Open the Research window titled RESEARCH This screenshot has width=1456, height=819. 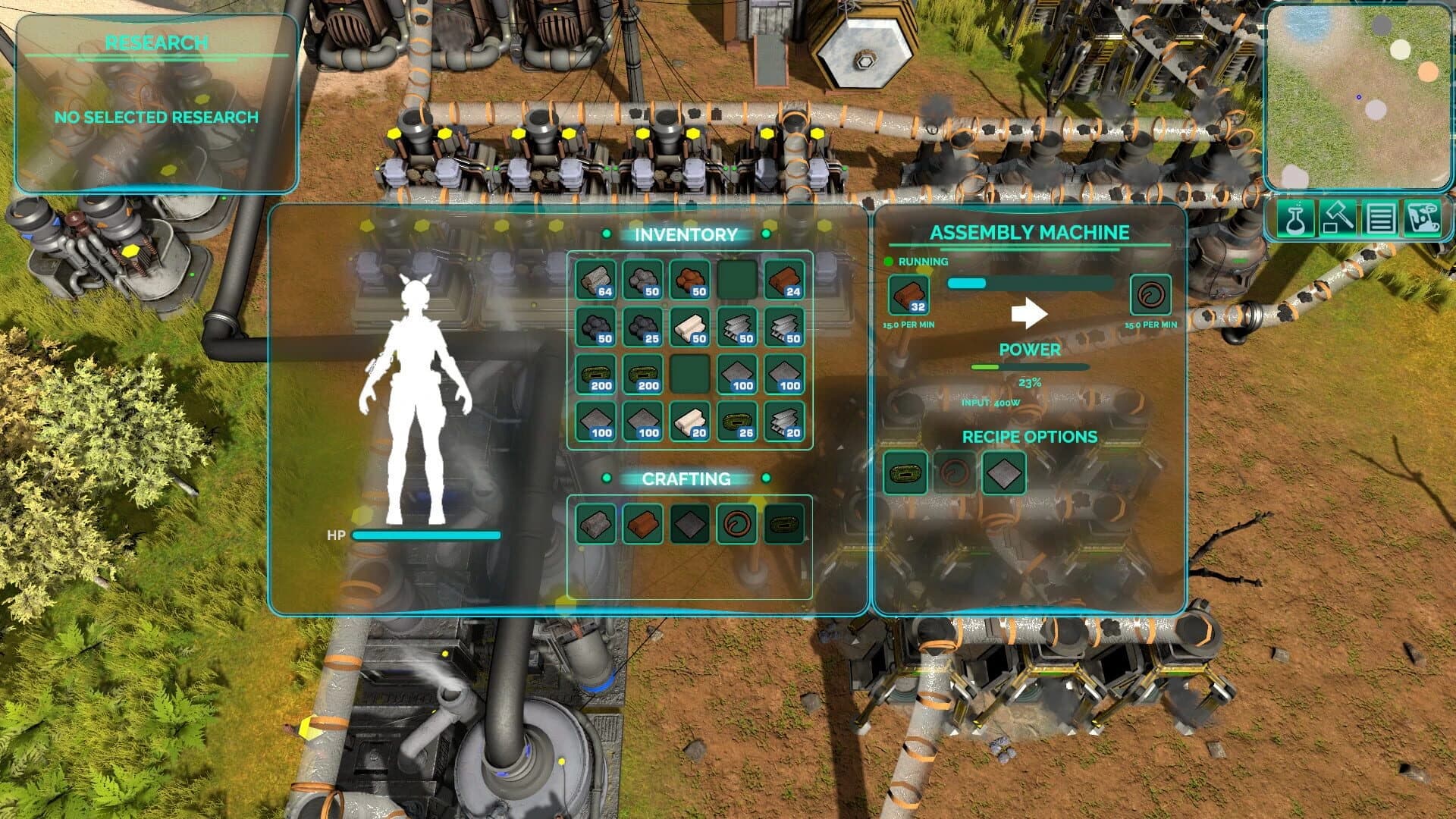155,43
